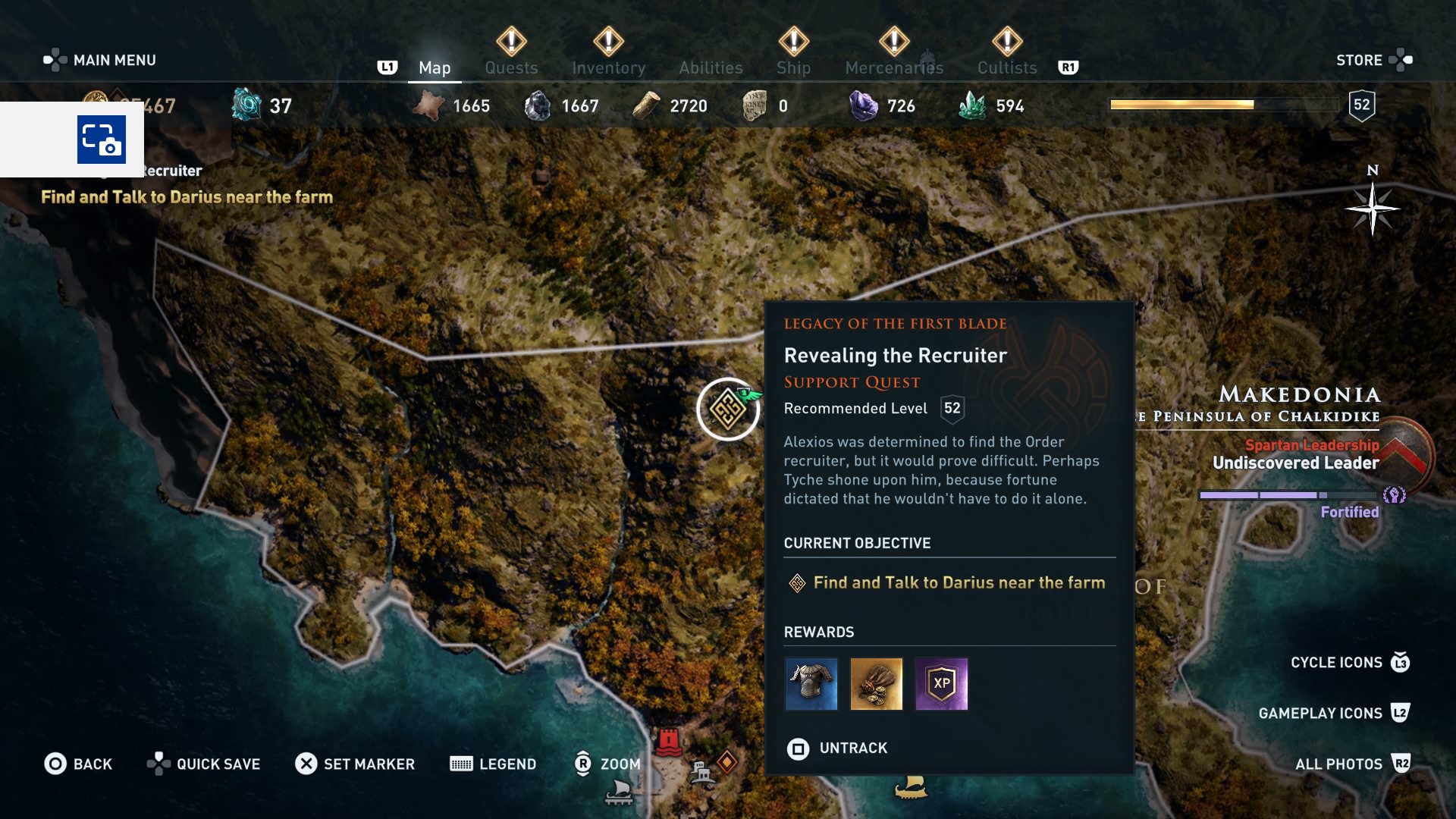
Task: Open the map Legend
Action: [x=493, y=764]
